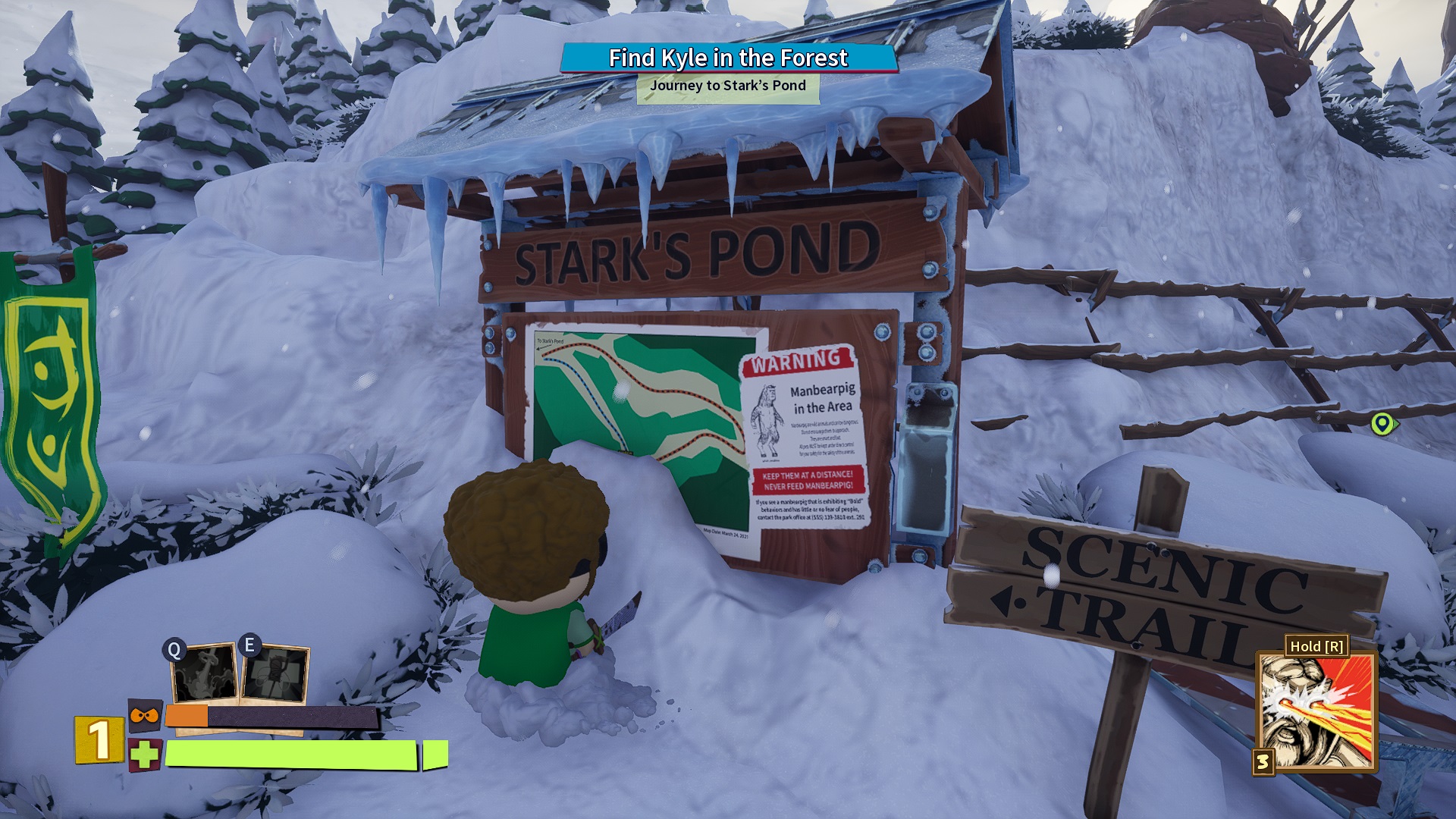
Task: Expand the quest banner Find Kyle in the Forest
Action: click(x=727, y=57)
